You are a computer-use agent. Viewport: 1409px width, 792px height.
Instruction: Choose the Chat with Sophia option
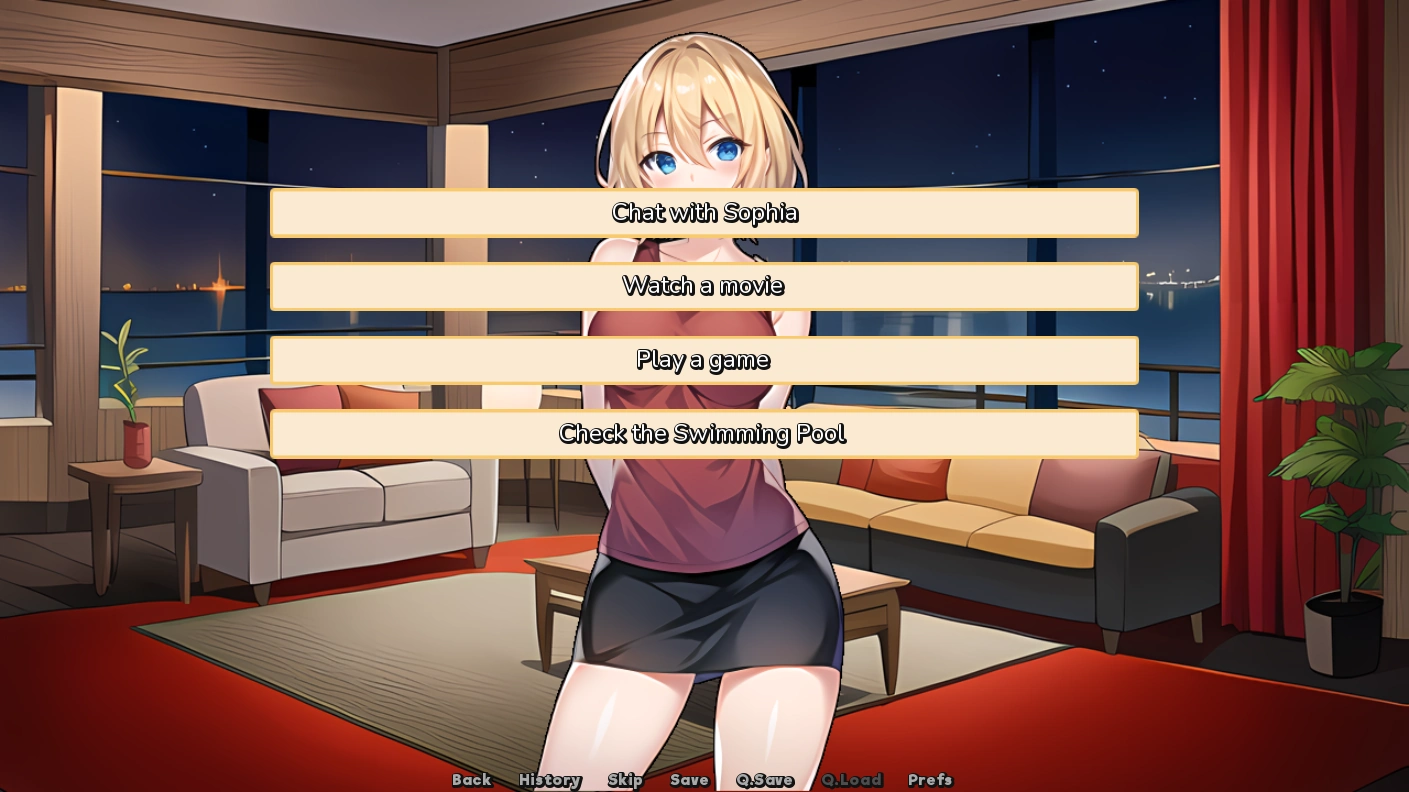click(704, 213)
